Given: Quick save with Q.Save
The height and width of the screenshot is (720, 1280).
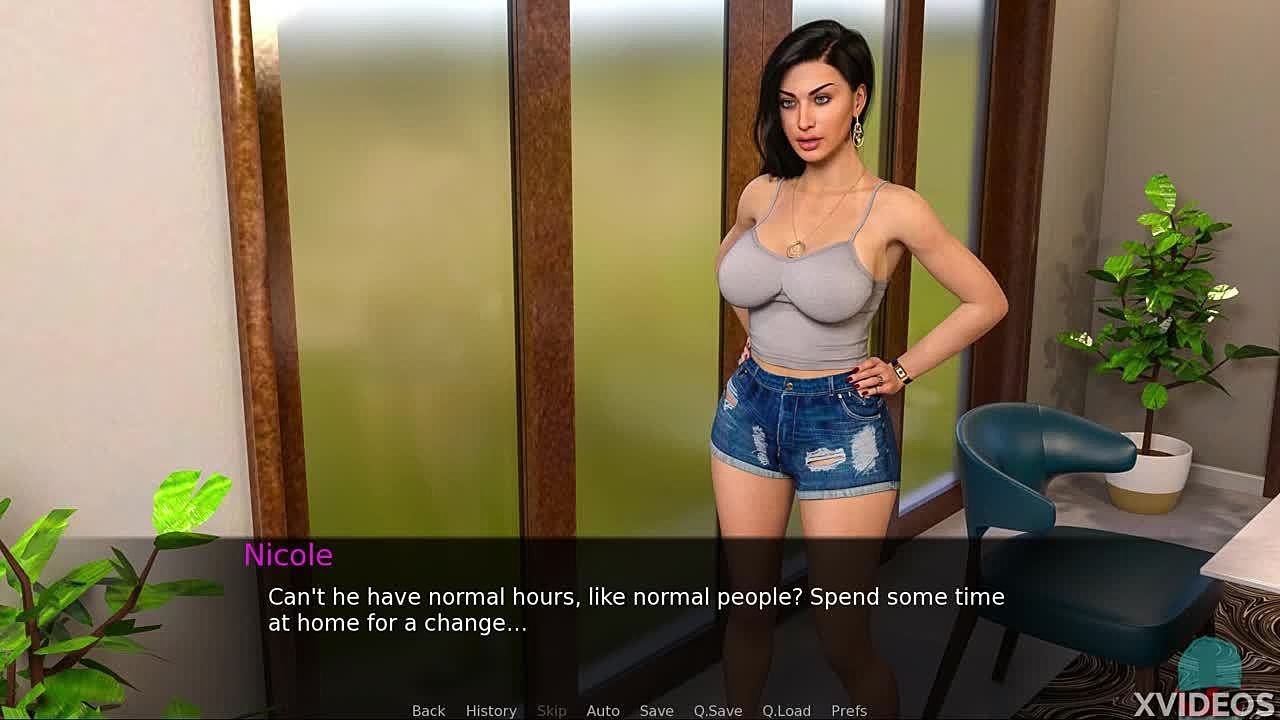Looking at the screenshot, I should pyautogui.click(x=718, y=710).
